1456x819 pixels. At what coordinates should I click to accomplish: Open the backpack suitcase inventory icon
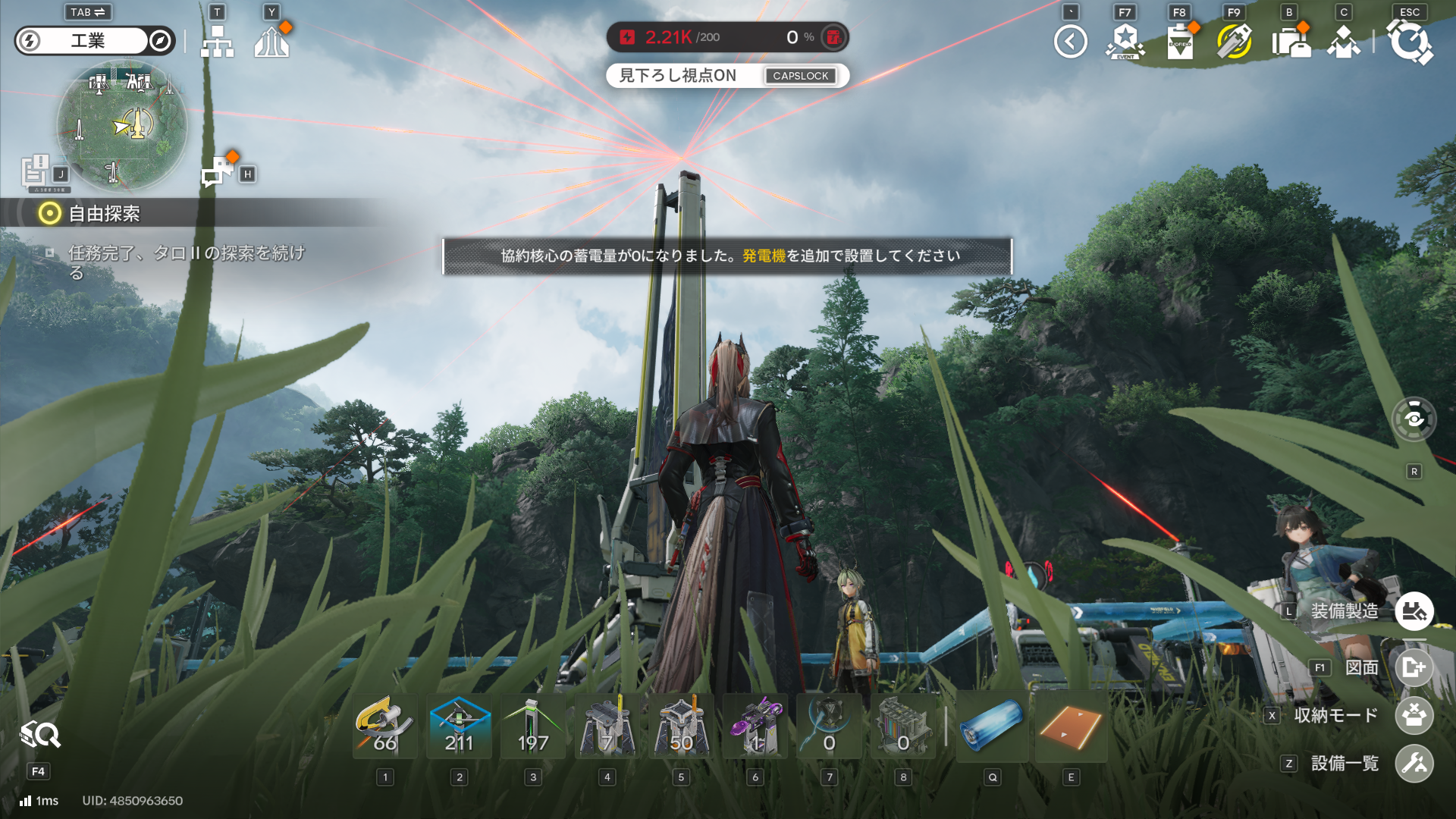coord(1290,42)
